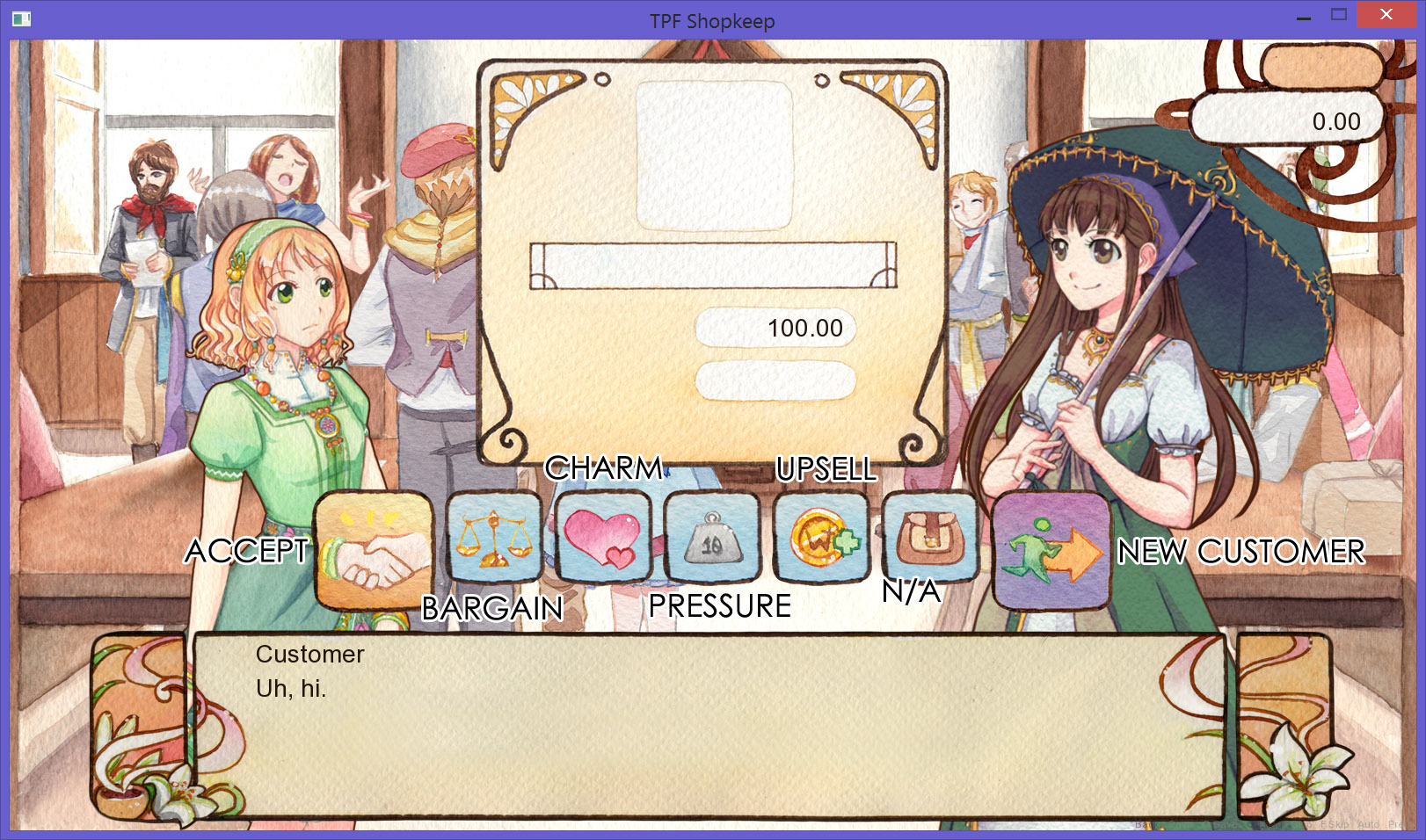Toggle Auto mode in the quick menu
1426x840 pixels.
[1368, 825]
